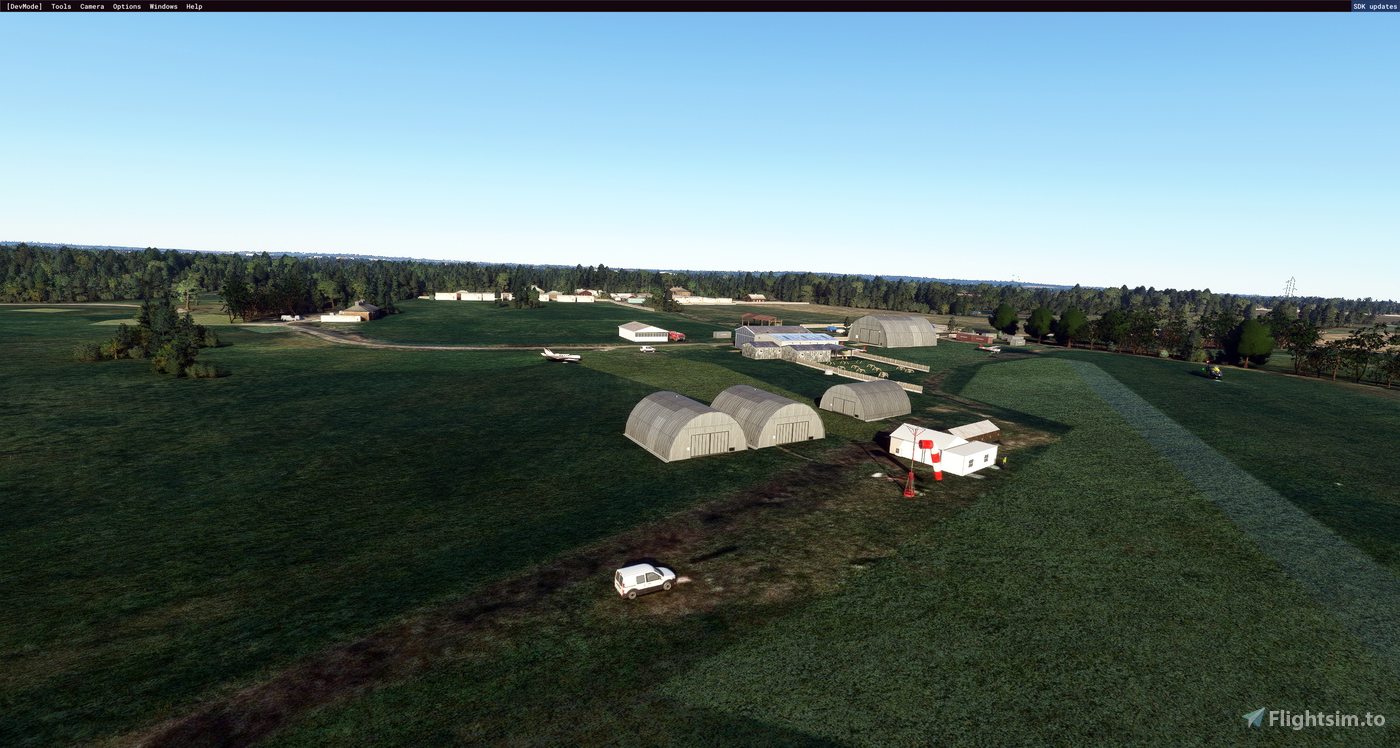
Task: Click the [DevMode] menu entry
Action: point(23,6)
